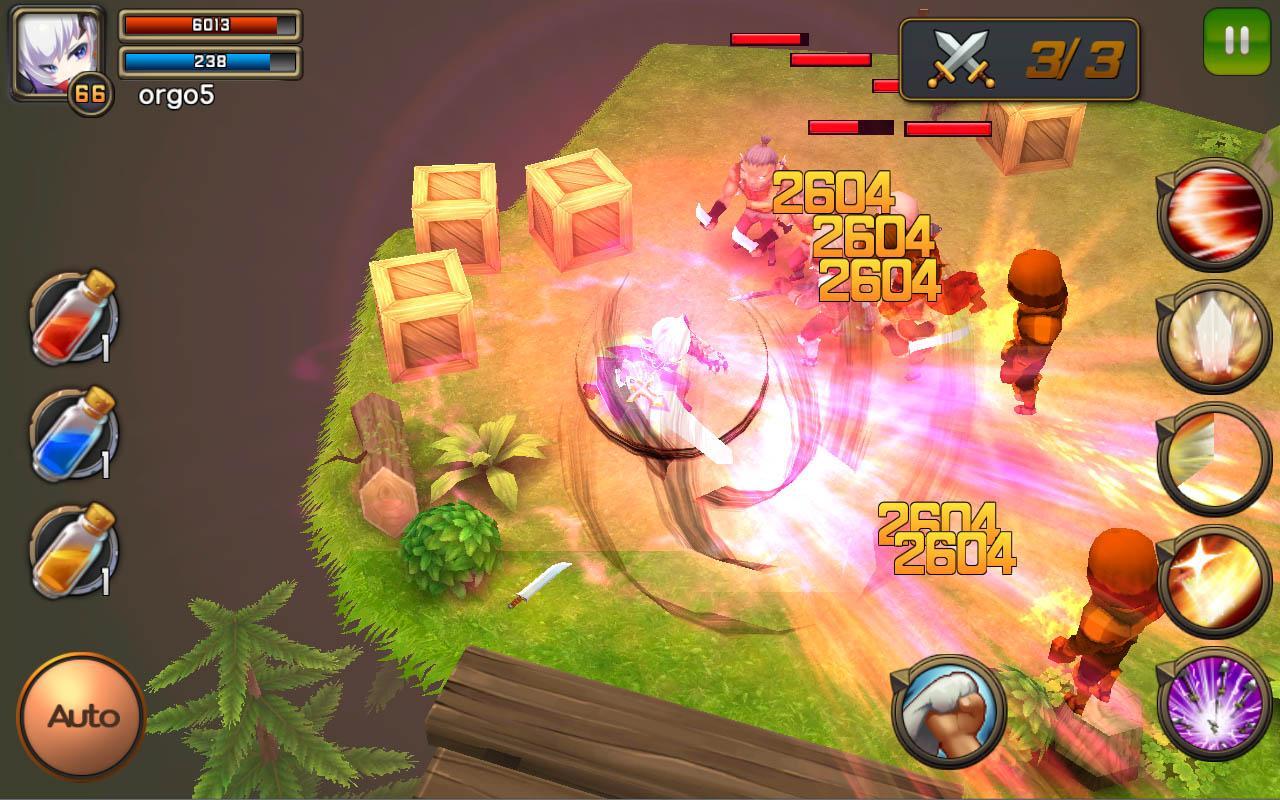Activate the red slash skill
Screen dimensions: 1280x800
point(1214,214)
